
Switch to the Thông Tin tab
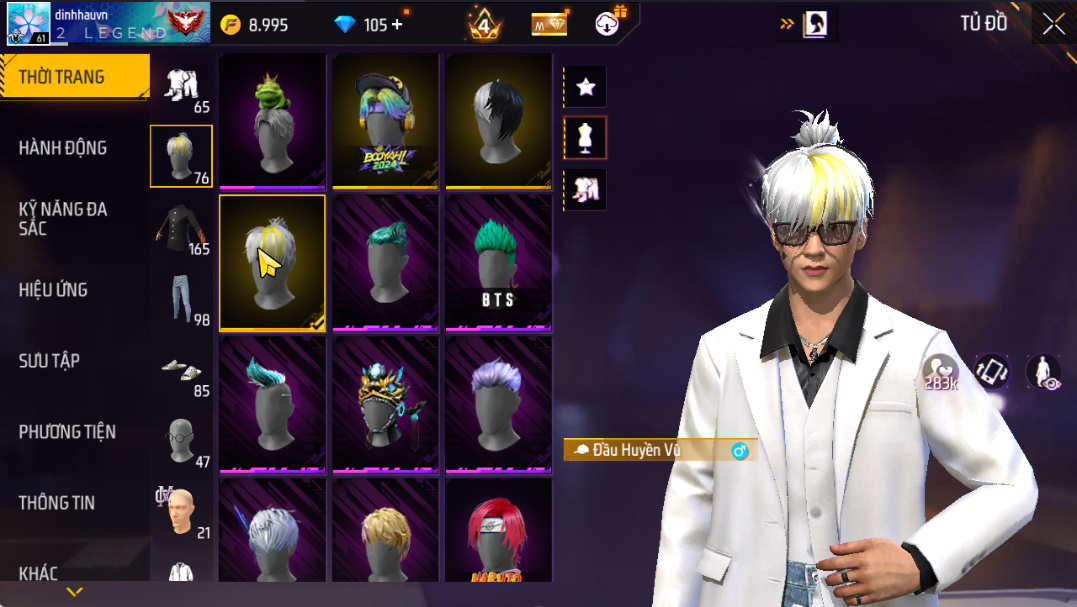pyautogui.click(x=57, y=503)
